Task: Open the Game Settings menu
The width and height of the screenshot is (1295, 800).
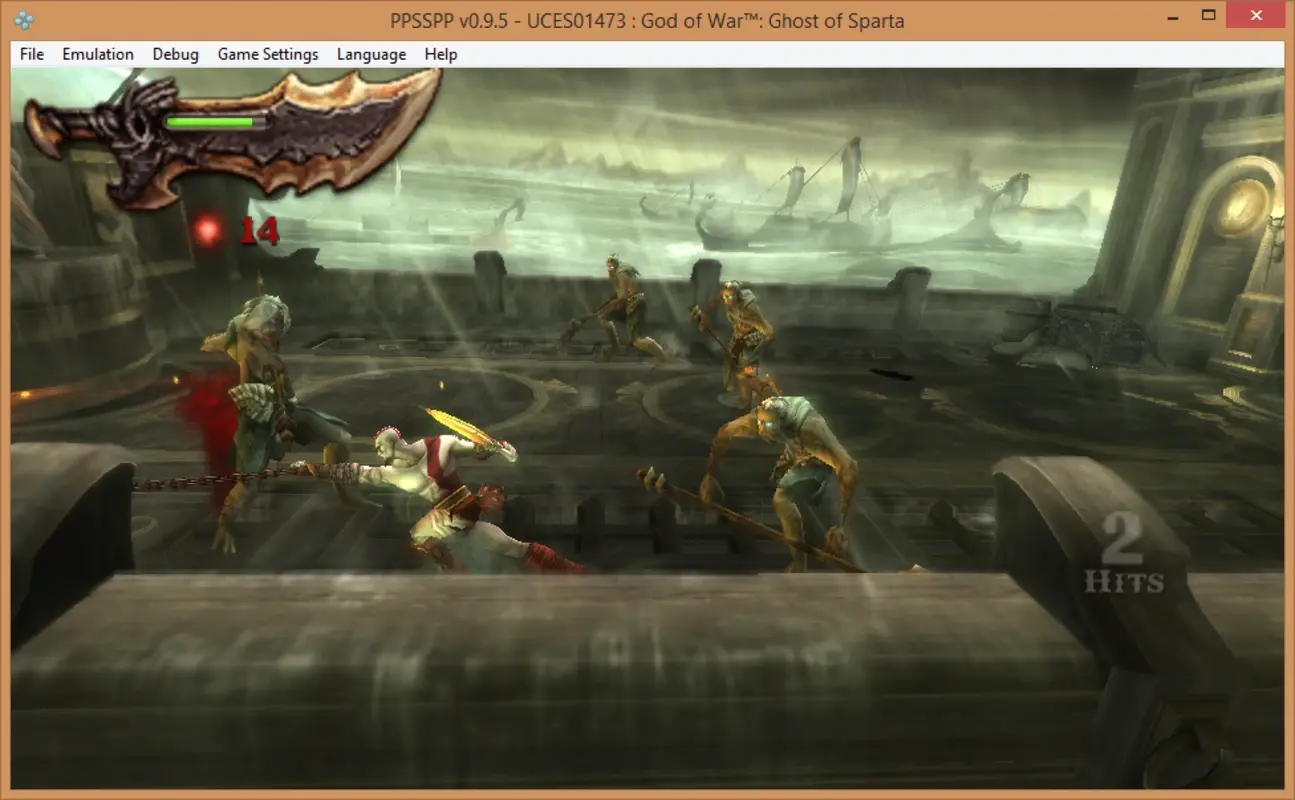Action: pos(267,54)
